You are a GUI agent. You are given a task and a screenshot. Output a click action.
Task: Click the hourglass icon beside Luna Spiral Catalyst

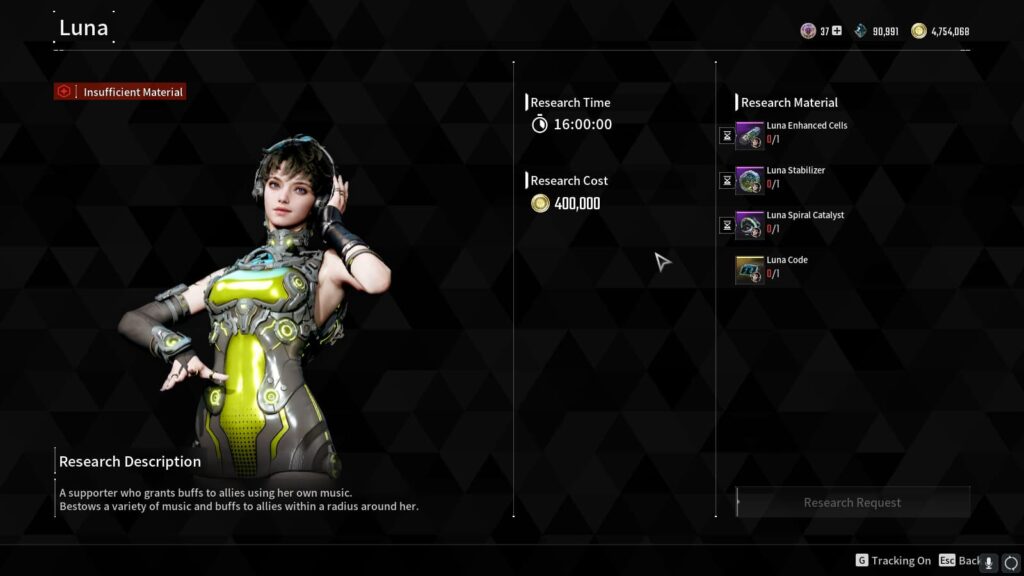(x=727, y=225)
